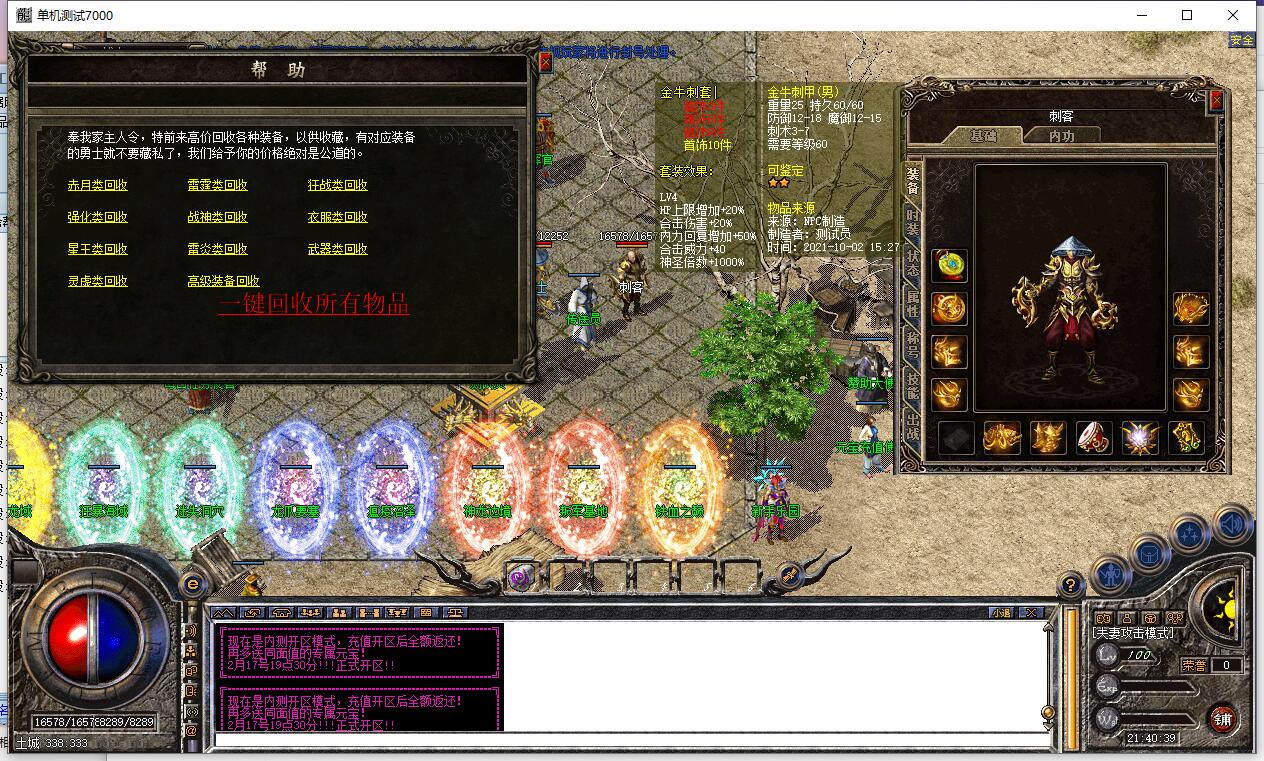Maximize the game window
The width and height of the screenshot is (1264, 761).
click(1187, 15)
